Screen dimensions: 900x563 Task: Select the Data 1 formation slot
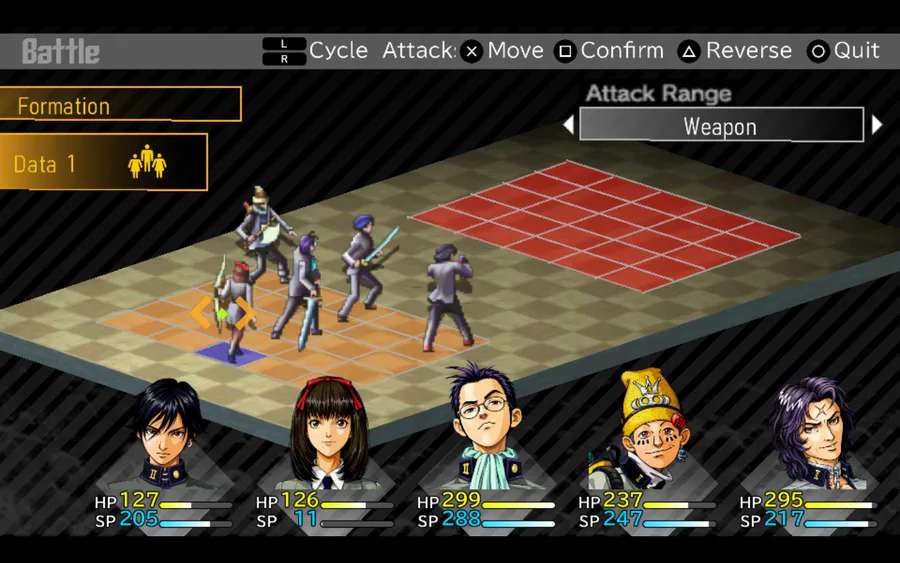point(103,163)
